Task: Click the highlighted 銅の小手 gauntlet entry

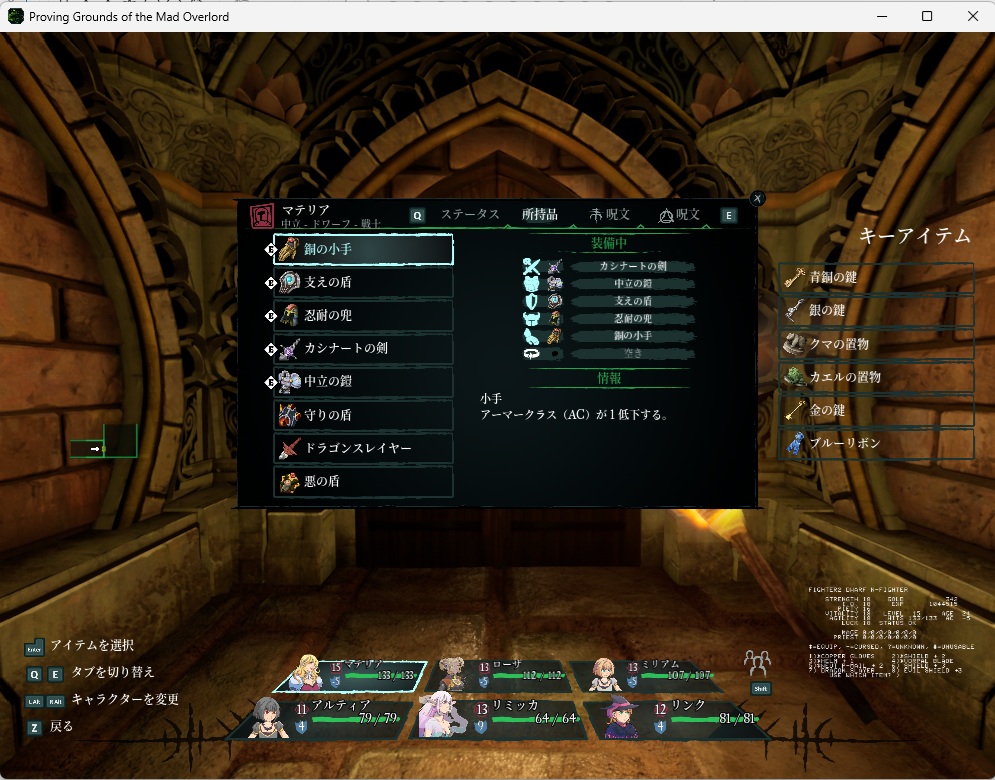Action: pos(363,250)
